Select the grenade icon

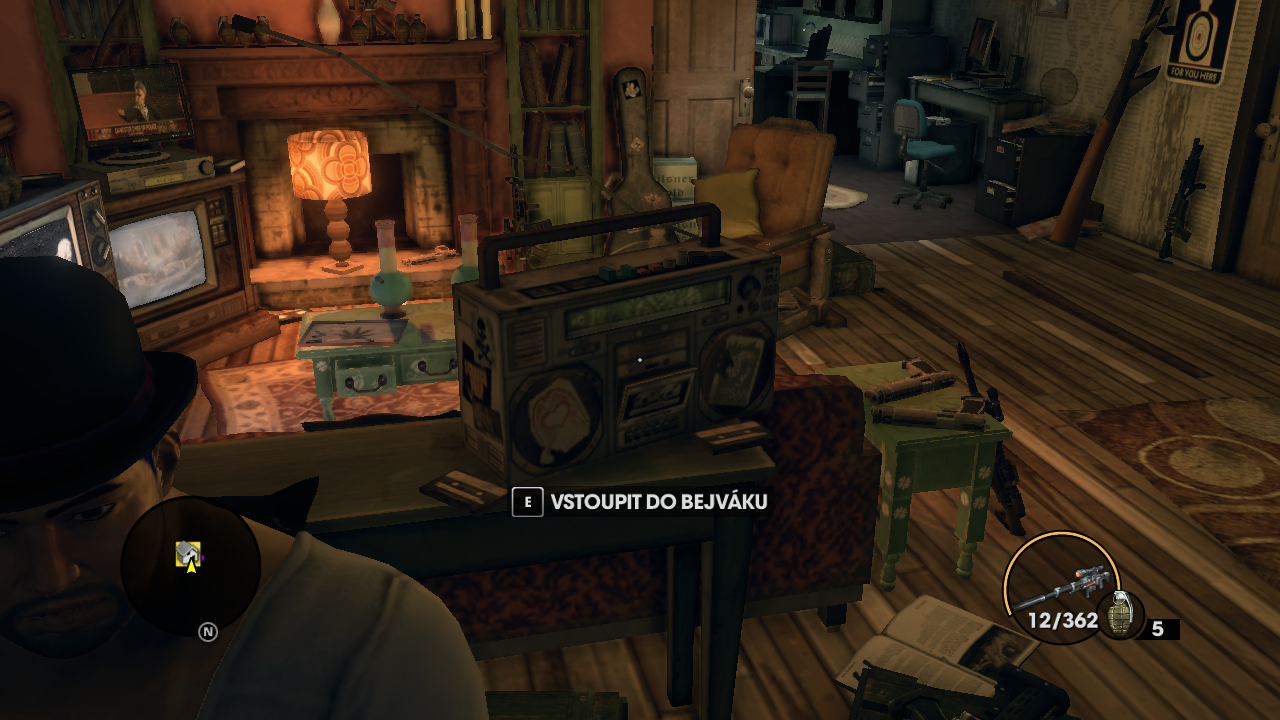click(1118, 615)
